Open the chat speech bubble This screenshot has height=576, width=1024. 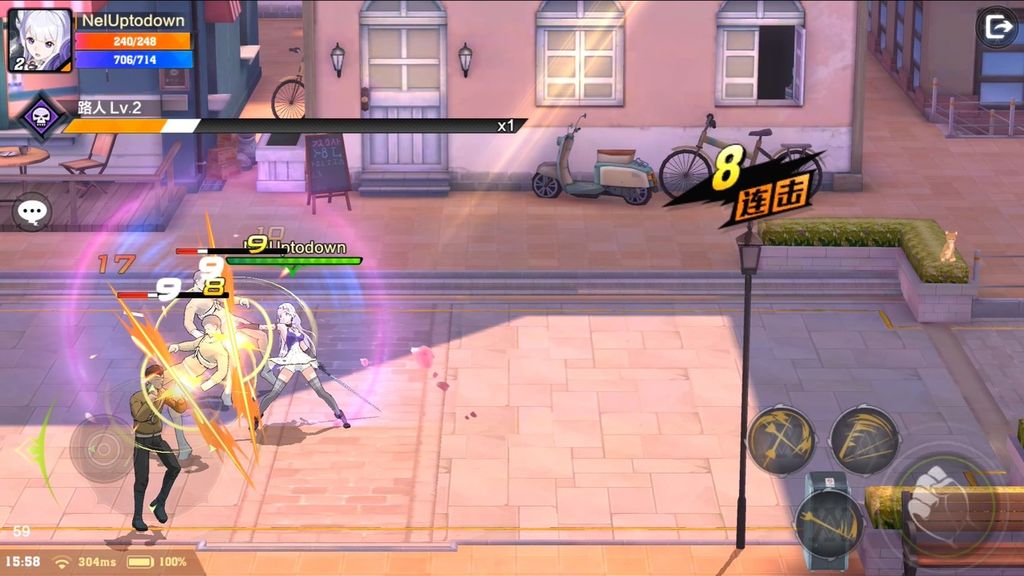pyautogui.click(x=32, y=212)
